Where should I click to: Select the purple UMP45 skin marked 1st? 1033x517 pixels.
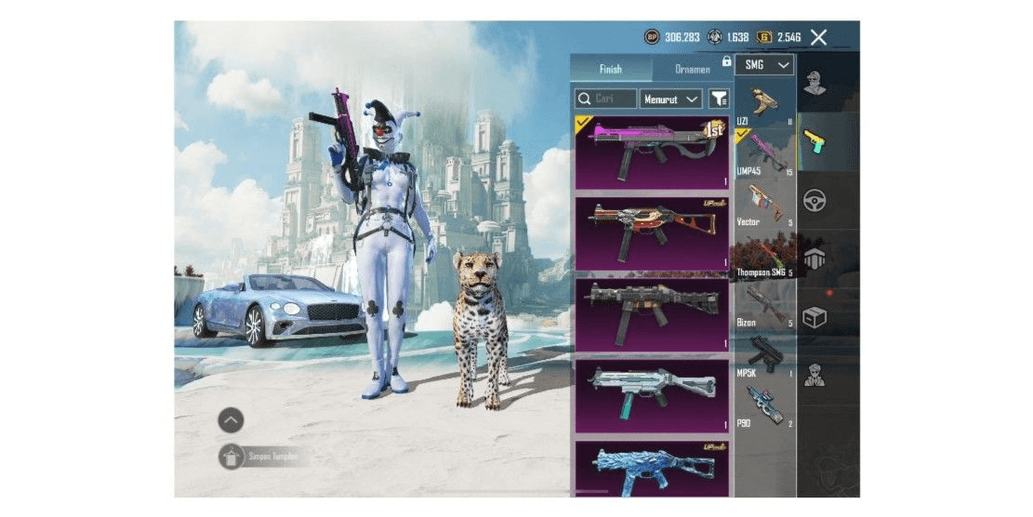point(651,152)
